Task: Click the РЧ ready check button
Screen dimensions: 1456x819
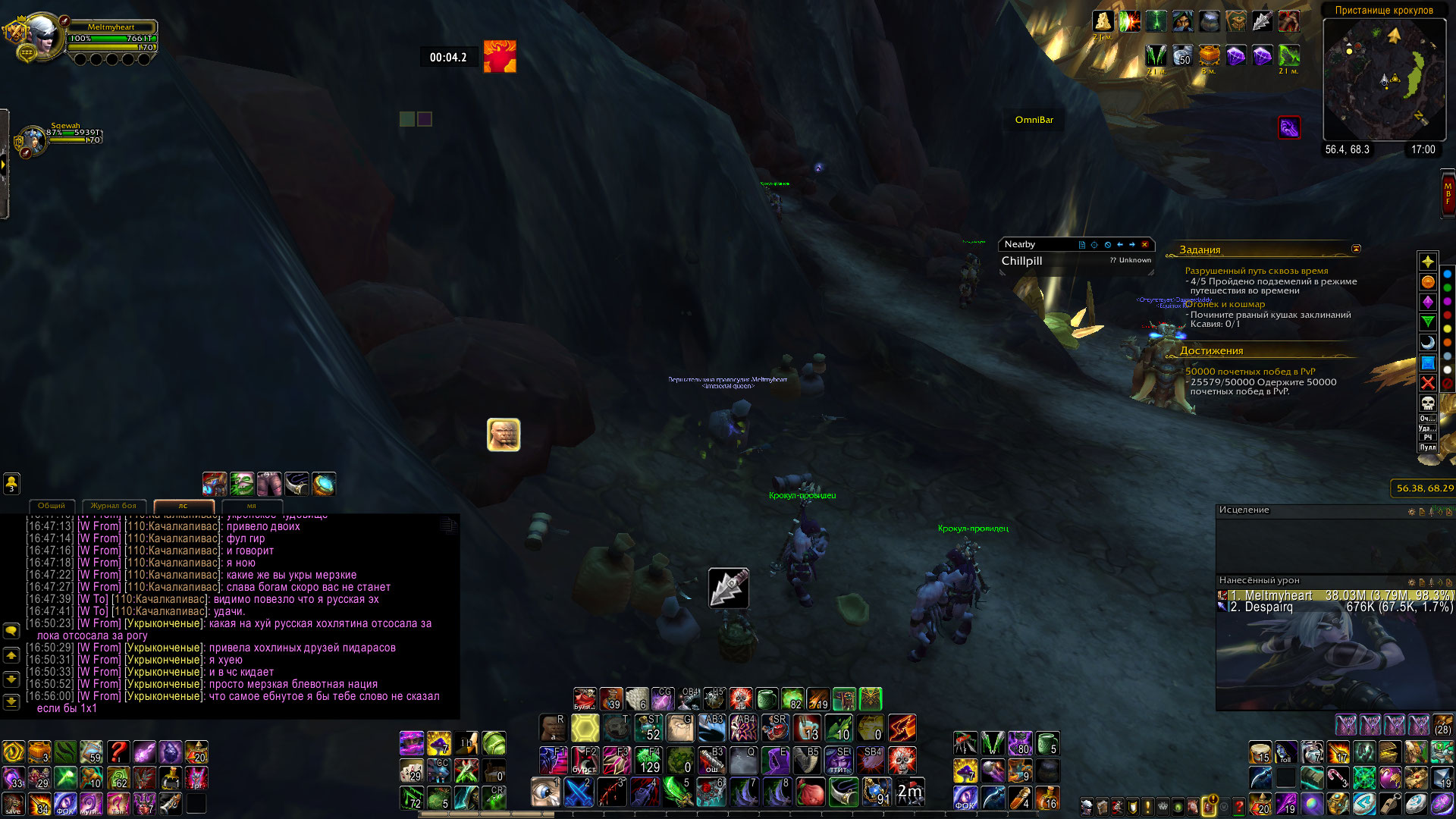Action: click(1428, 438)
